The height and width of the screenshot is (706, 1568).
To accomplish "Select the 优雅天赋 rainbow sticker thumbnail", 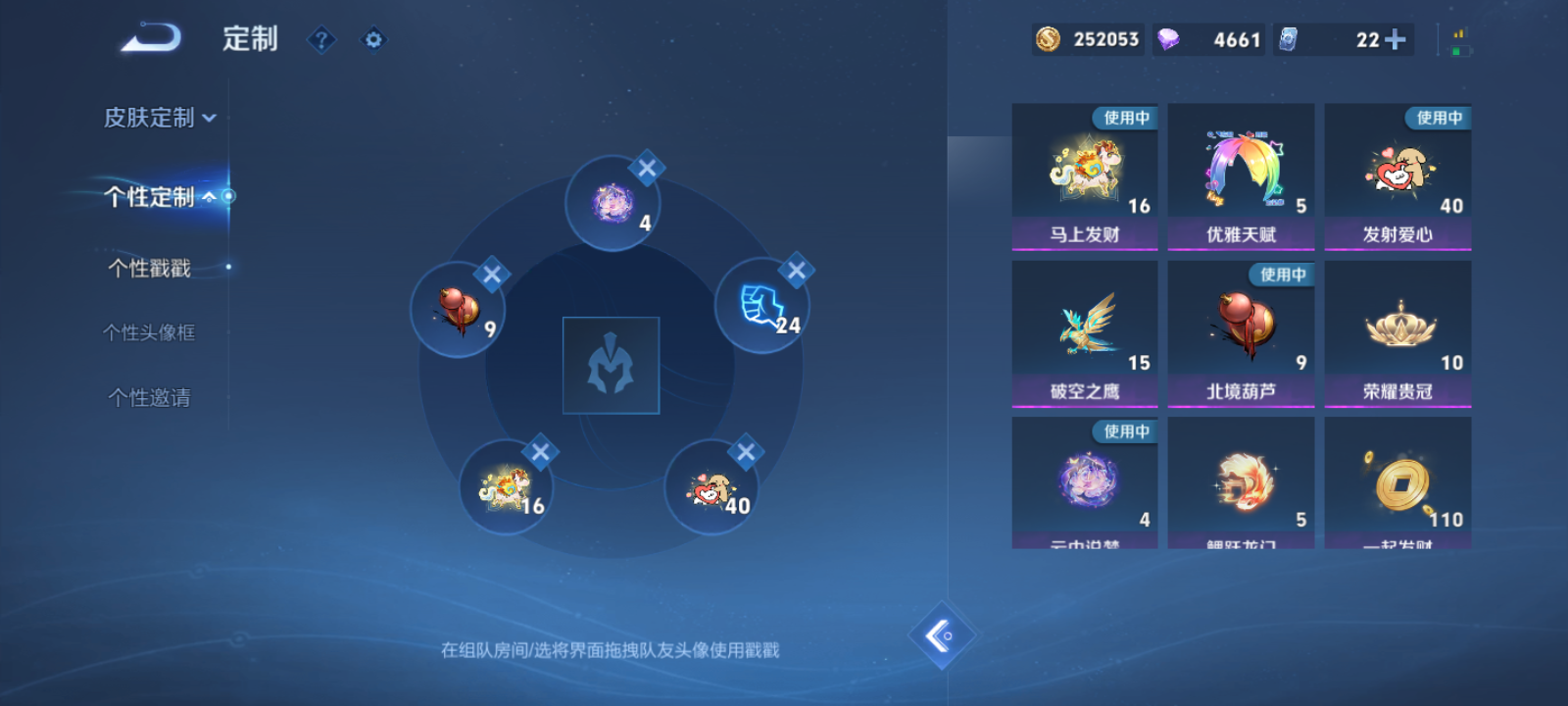I will coord(1242,172).
